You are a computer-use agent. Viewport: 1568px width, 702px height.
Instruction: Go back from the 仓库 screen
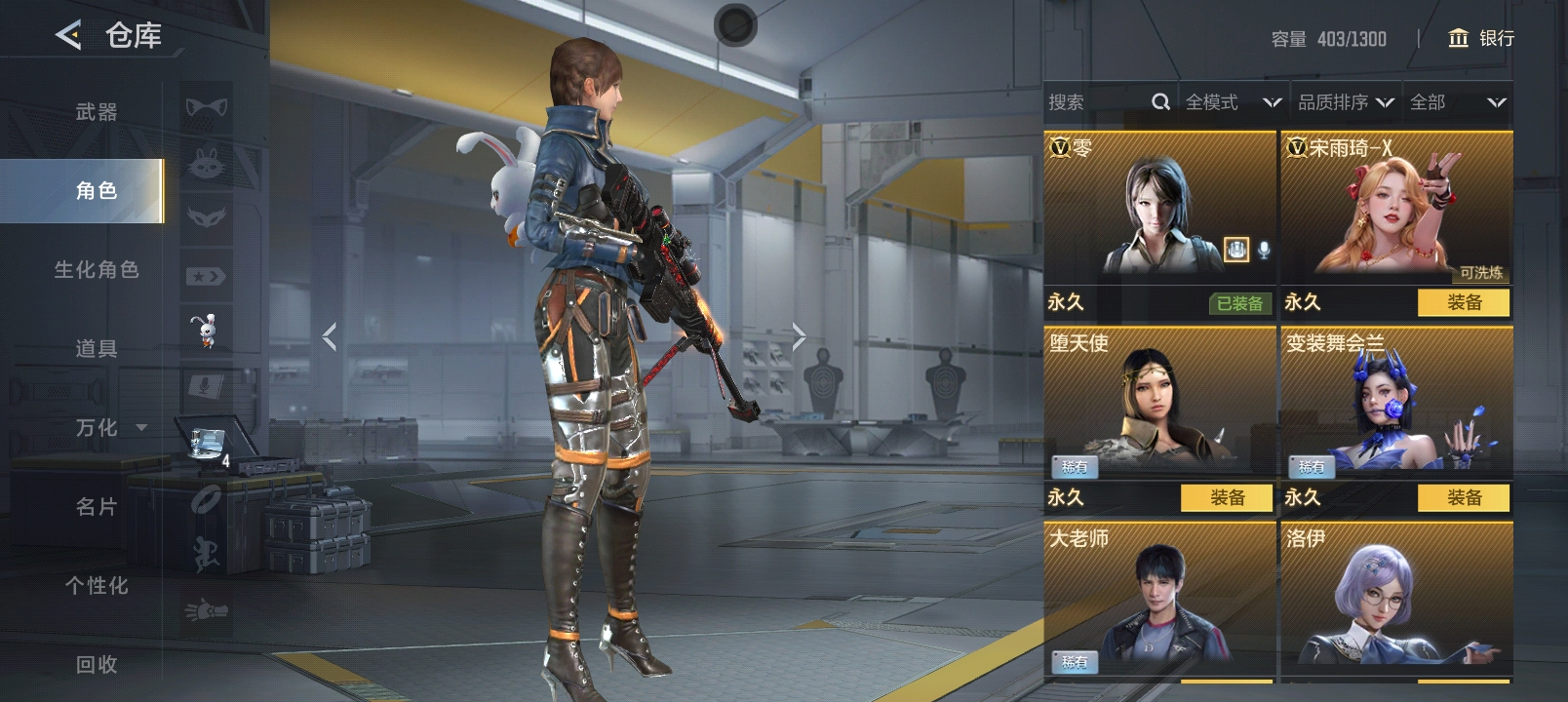tap(68, 36)
